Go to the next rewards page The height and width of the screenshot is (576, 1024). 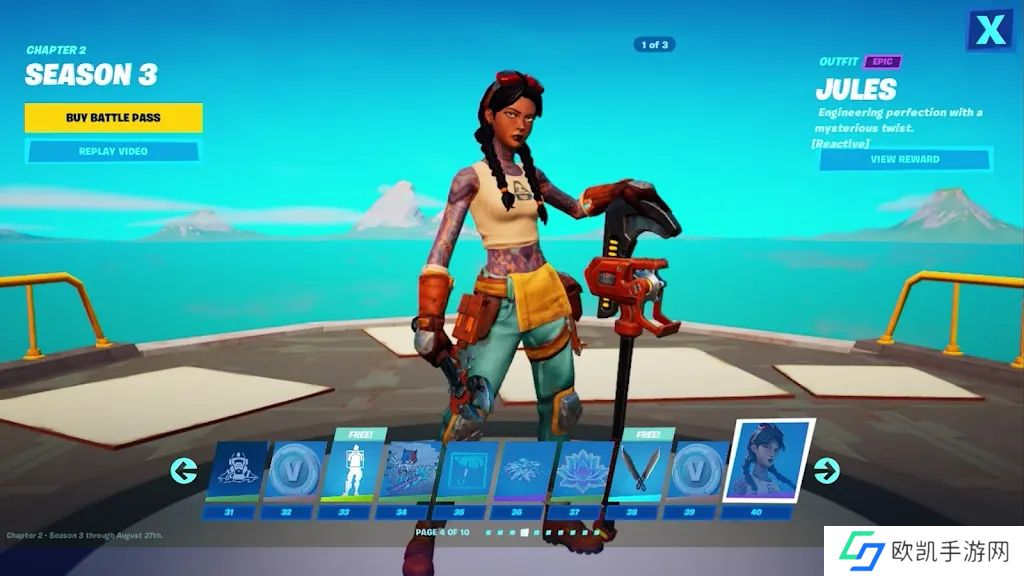pyautogui.click(x=826, y=470)
